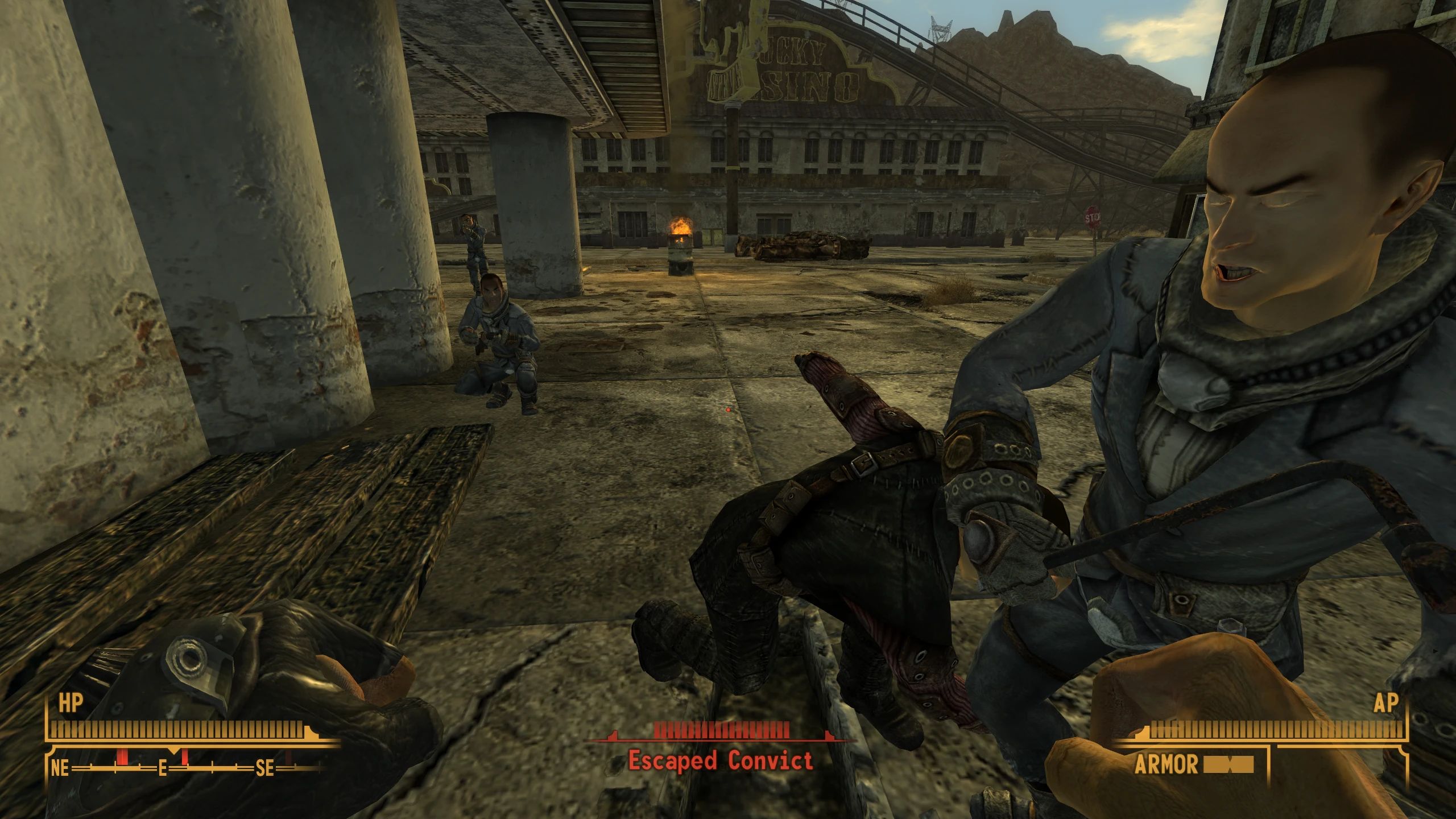Click the burning barrel in the courtyard
Viewport: 1456px width, 819px height.
tap(680, 256)
